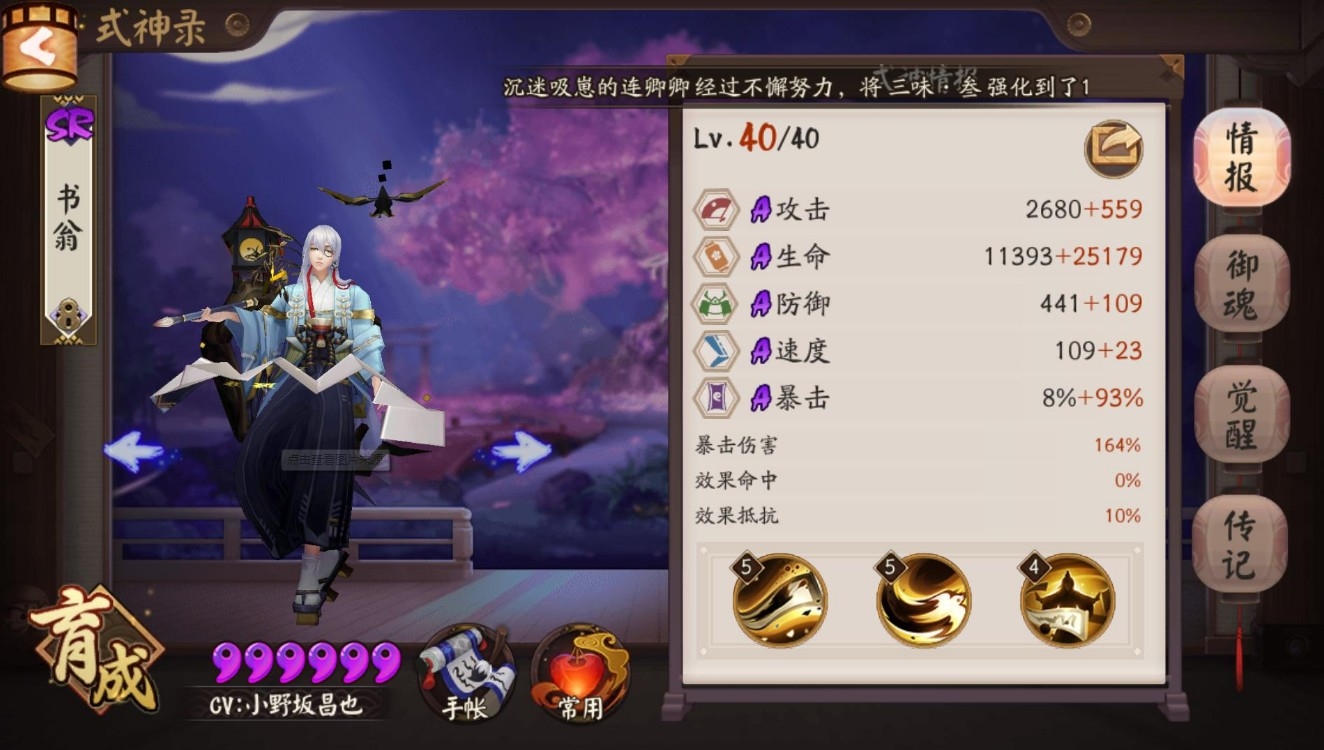This screenshot has width=1324, height=750.
Task: Go back using the lantern arrow button
Action: [x=40, y=47]
